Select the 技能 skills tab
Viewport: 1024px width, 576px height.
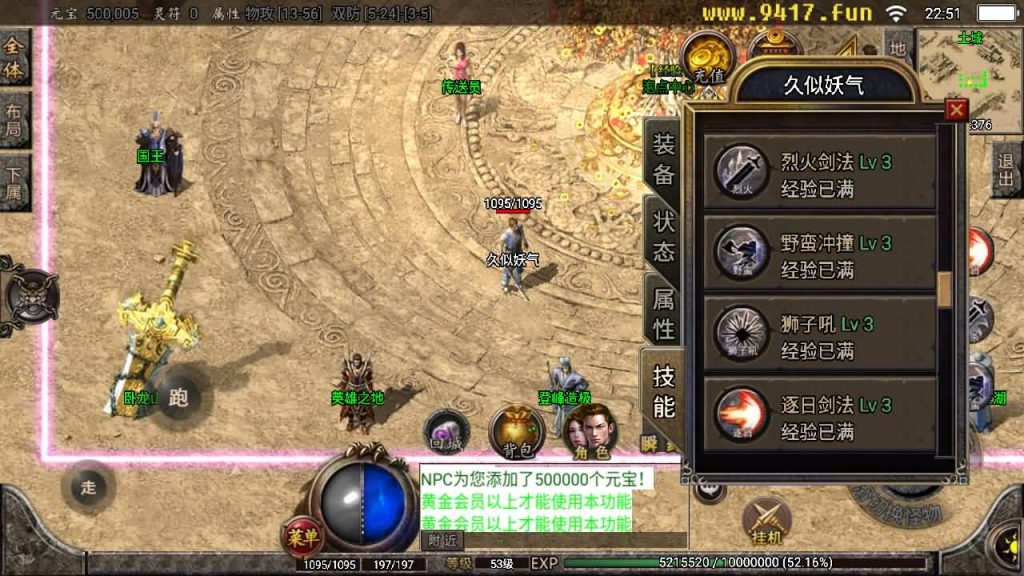pyautogui.click(x=664, y=391)
